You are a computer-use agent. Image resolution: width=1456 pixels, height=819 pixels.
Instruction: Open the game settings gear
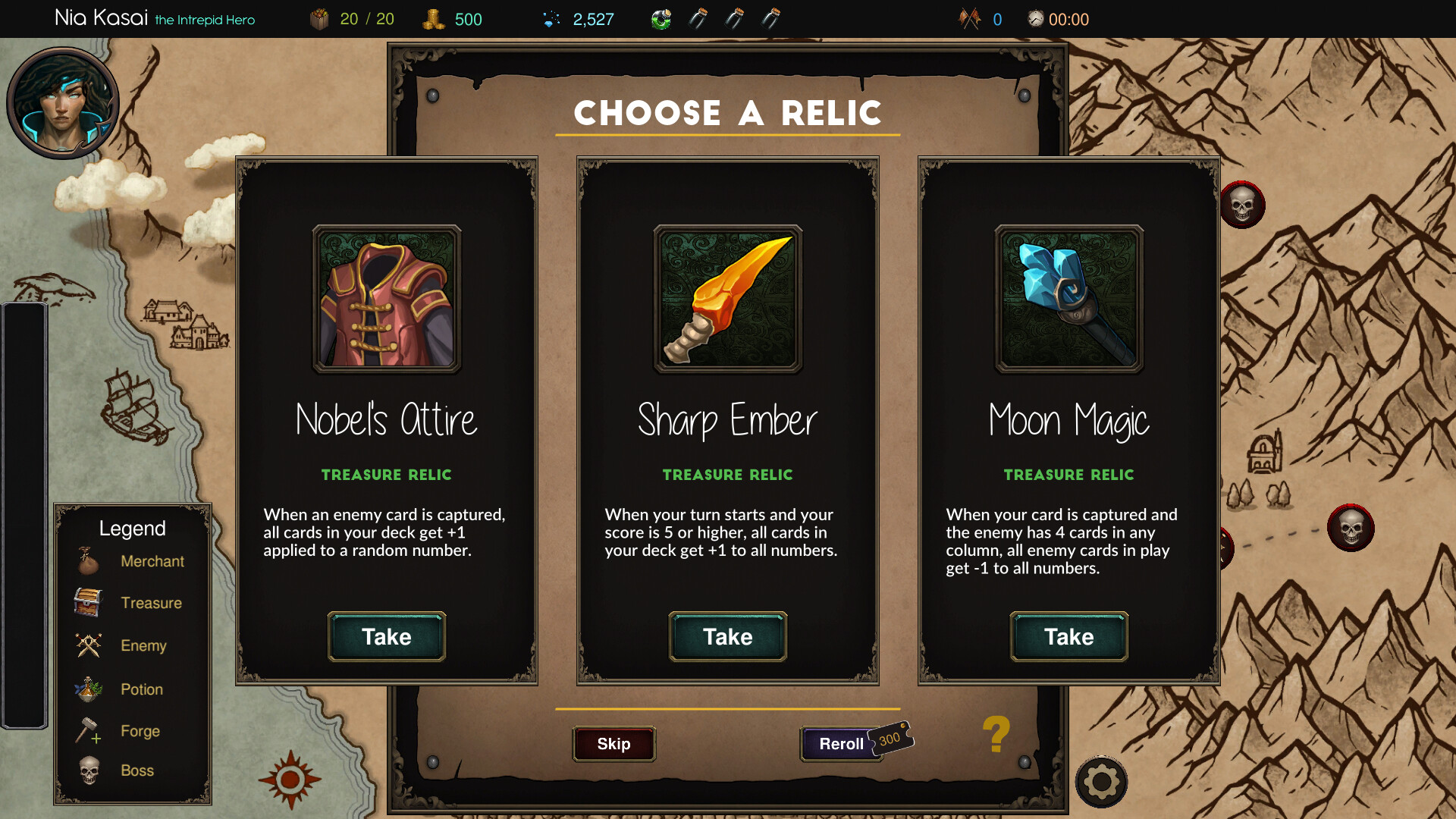point(1101,781)
